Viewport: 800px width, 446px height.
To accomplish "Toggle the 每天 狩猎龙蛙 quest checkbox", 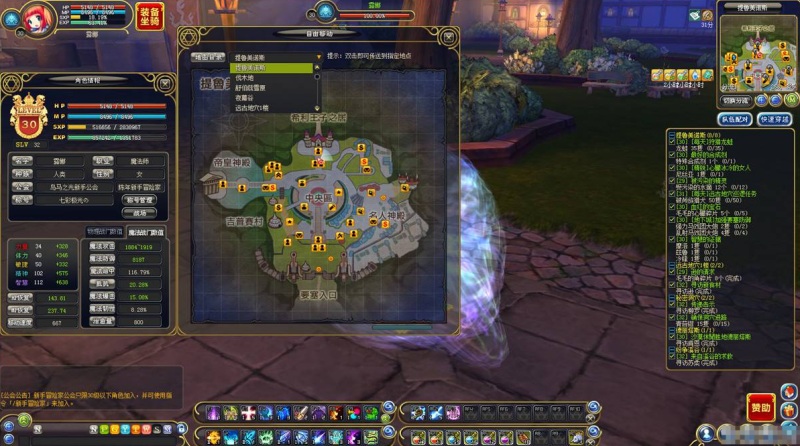I will point(672,141).
